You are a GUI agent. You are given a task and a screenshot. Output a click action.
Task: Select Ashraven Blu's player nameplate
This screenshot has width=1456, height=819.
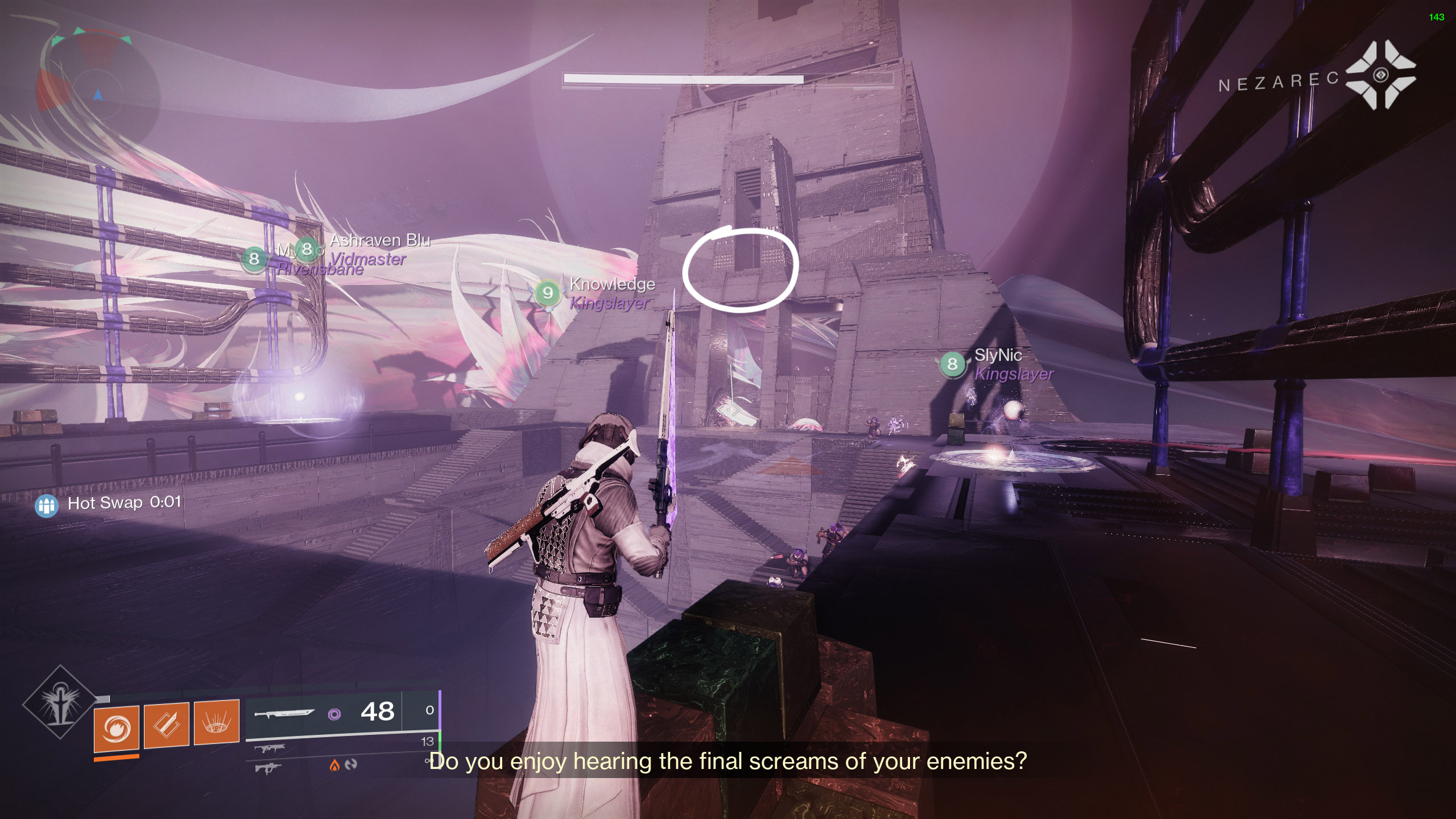click(x=379, y=241)
